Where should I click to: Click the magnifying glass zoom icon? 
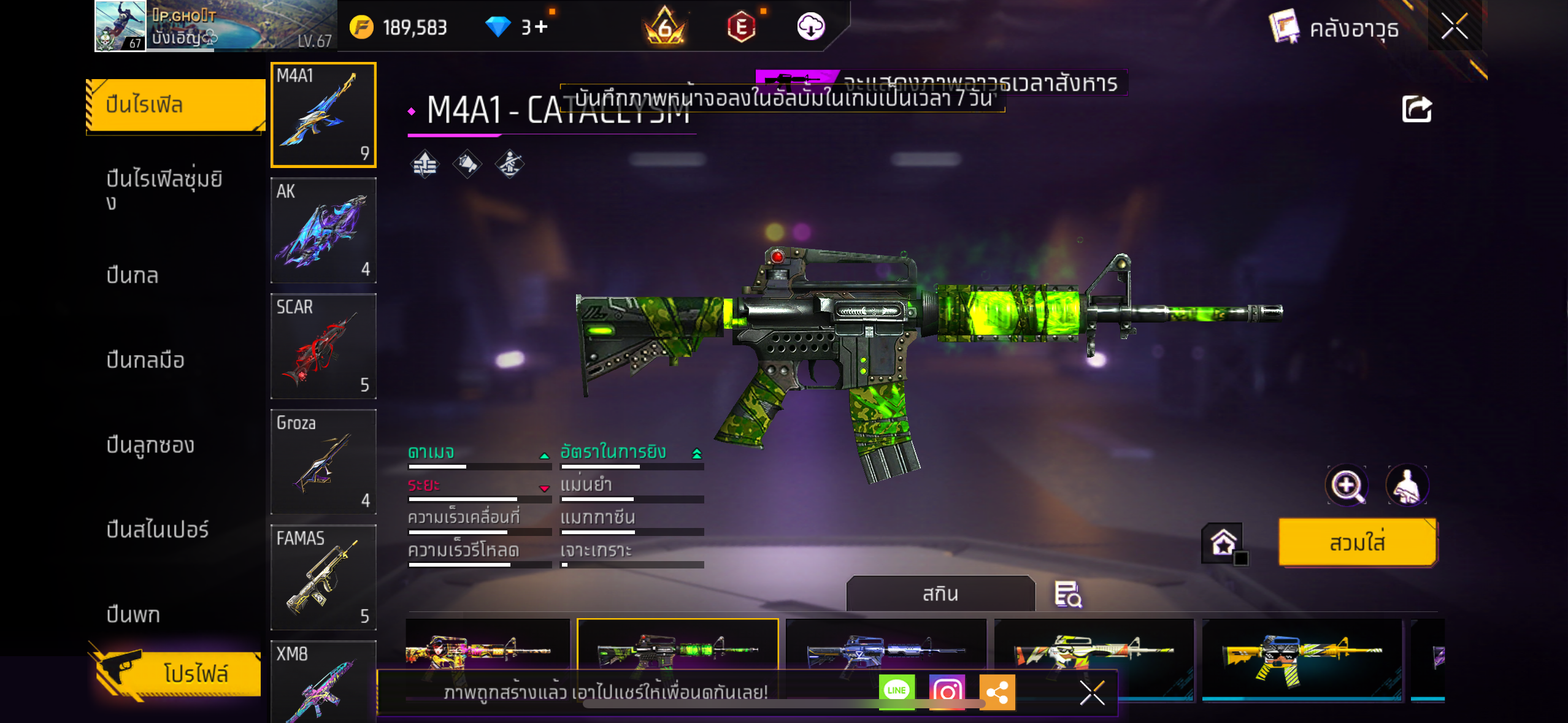1347,486
